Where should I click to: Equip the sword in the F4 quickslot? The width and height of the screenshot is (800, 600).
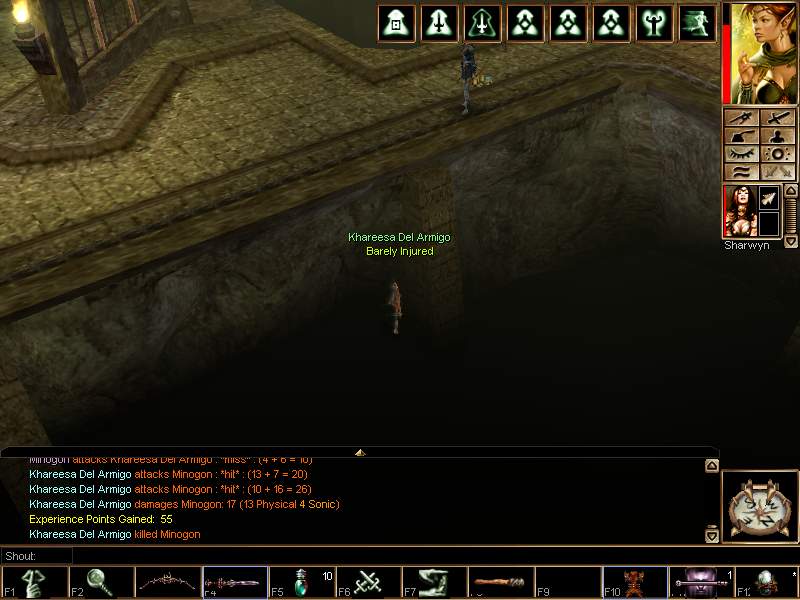[x=235, y=583]
